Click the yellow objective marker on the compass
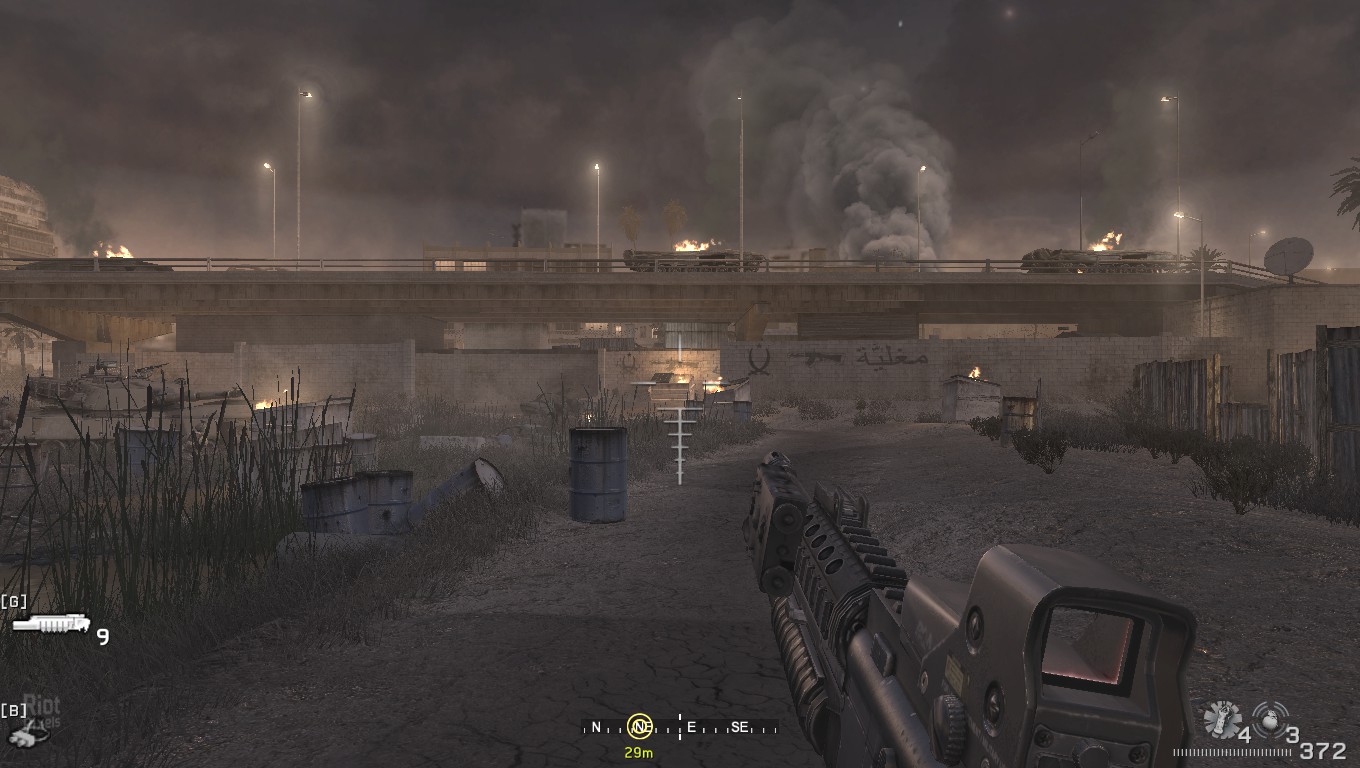The height and width of the screenshot is (768, 1360). coord(640,727)
